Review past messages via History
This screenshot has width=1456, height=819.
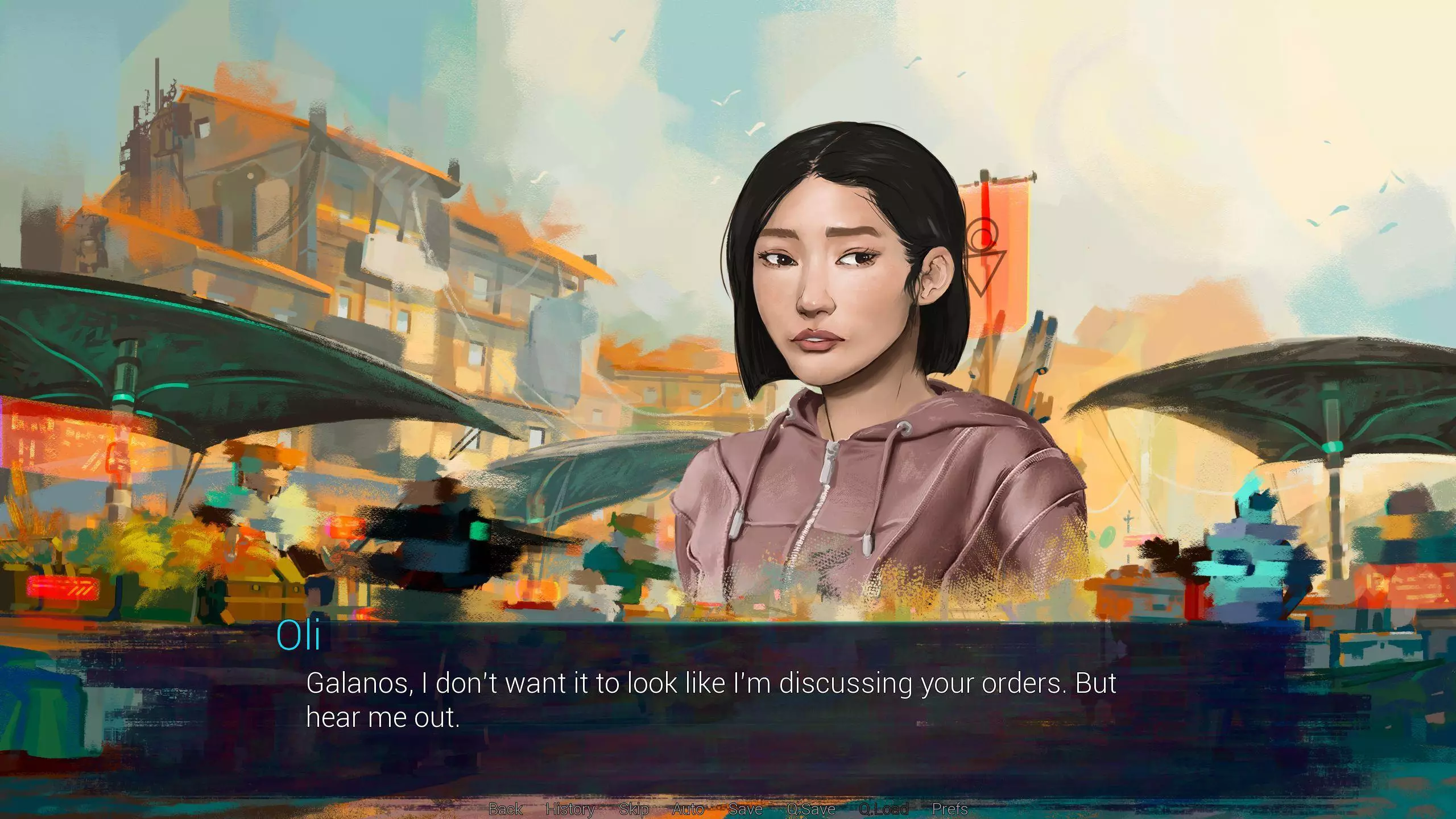click(x=570, y=809)
